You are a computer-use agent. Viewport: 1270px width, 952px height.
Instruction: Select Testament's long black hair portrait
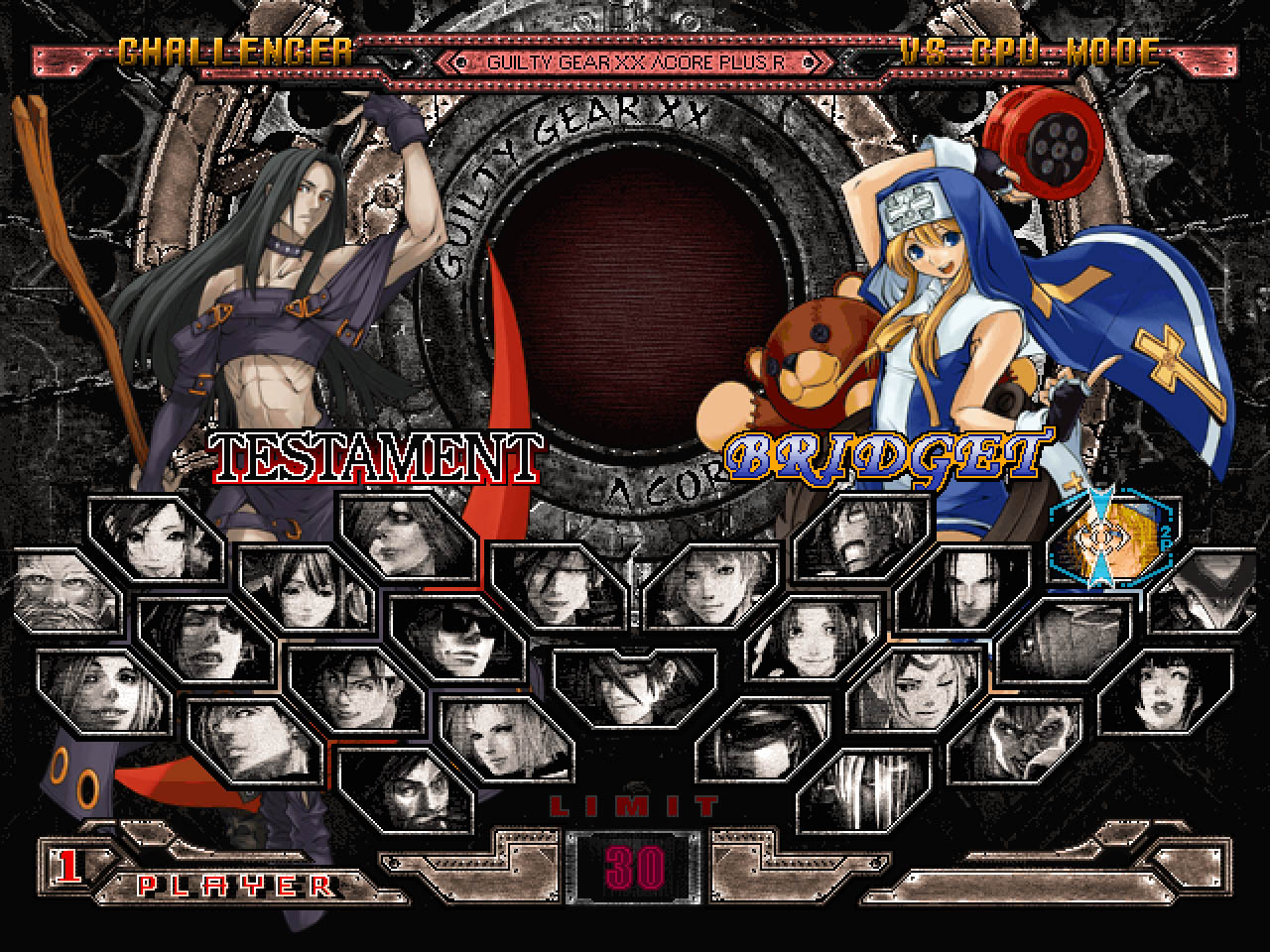pos(960,587)
